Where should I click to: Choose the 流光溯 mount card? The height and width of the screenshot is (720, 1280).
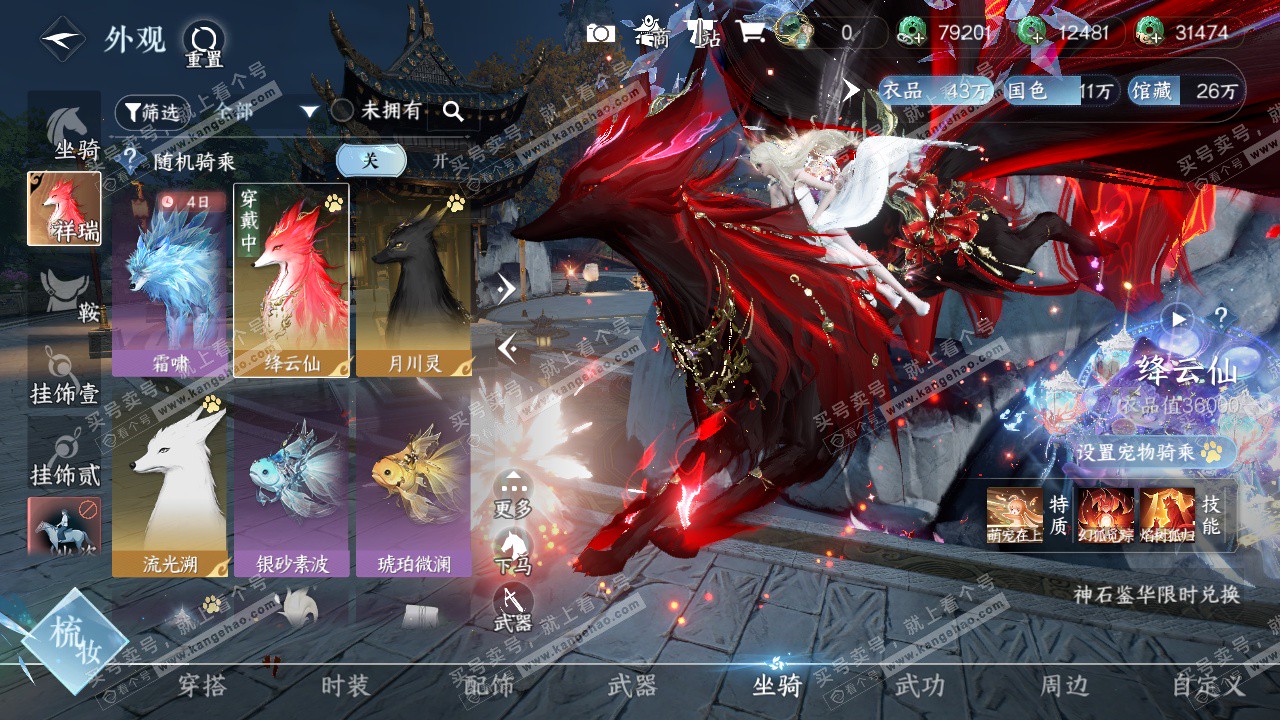tap(170, 482)
